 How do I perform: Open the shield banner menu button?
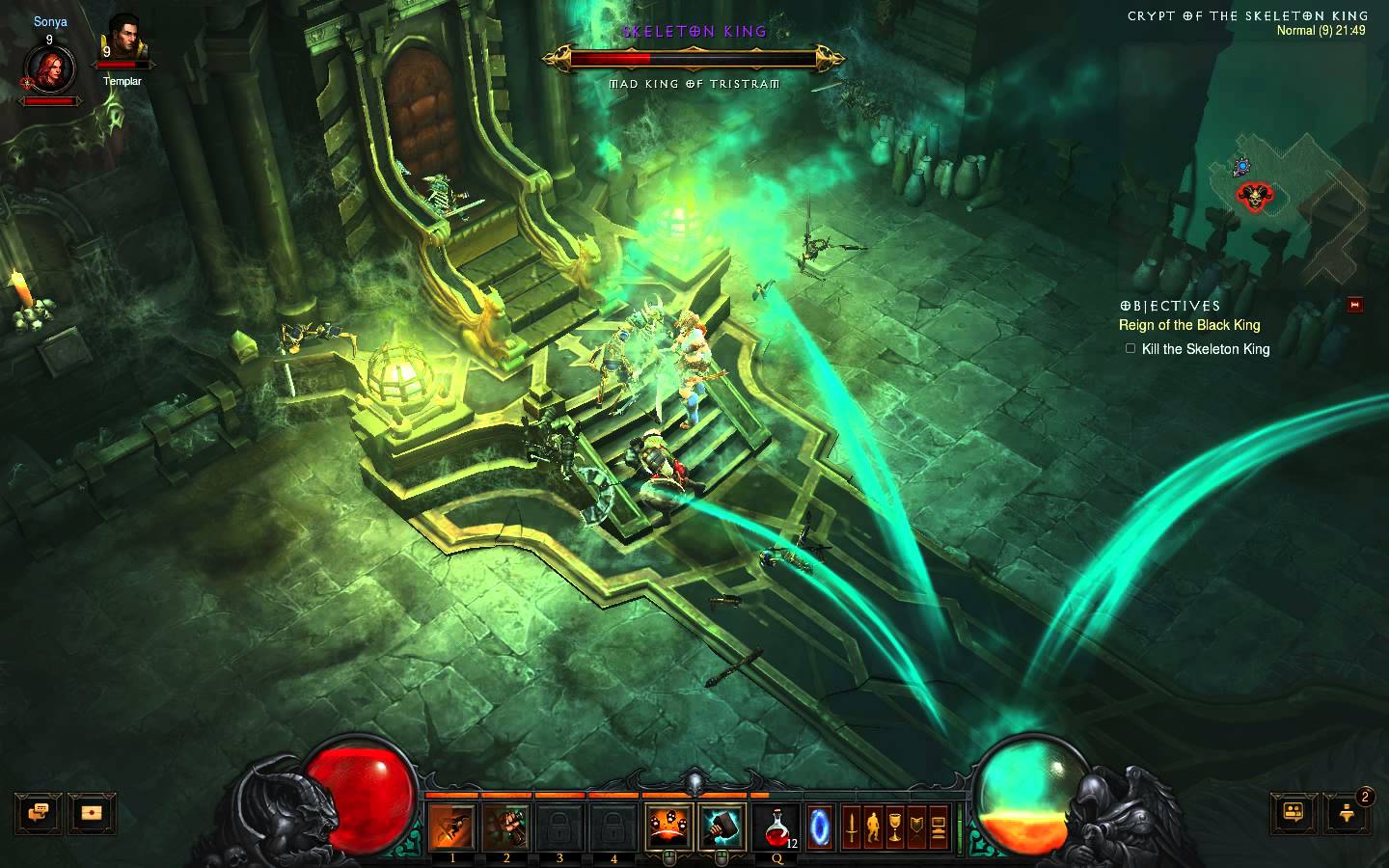tap(916, 827)
